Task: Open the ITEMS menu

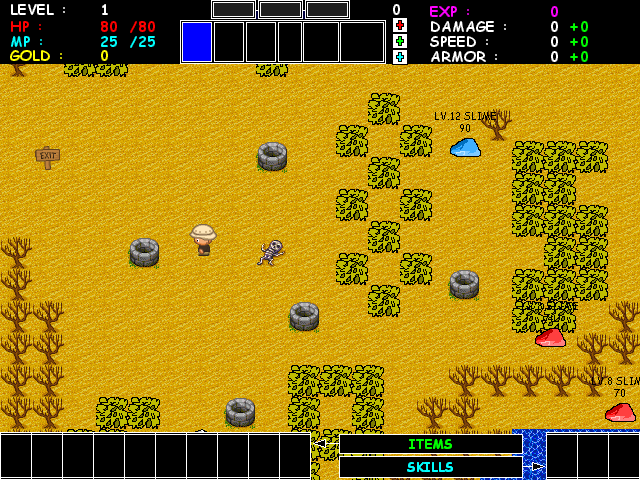Action: (x=430, y=444)
